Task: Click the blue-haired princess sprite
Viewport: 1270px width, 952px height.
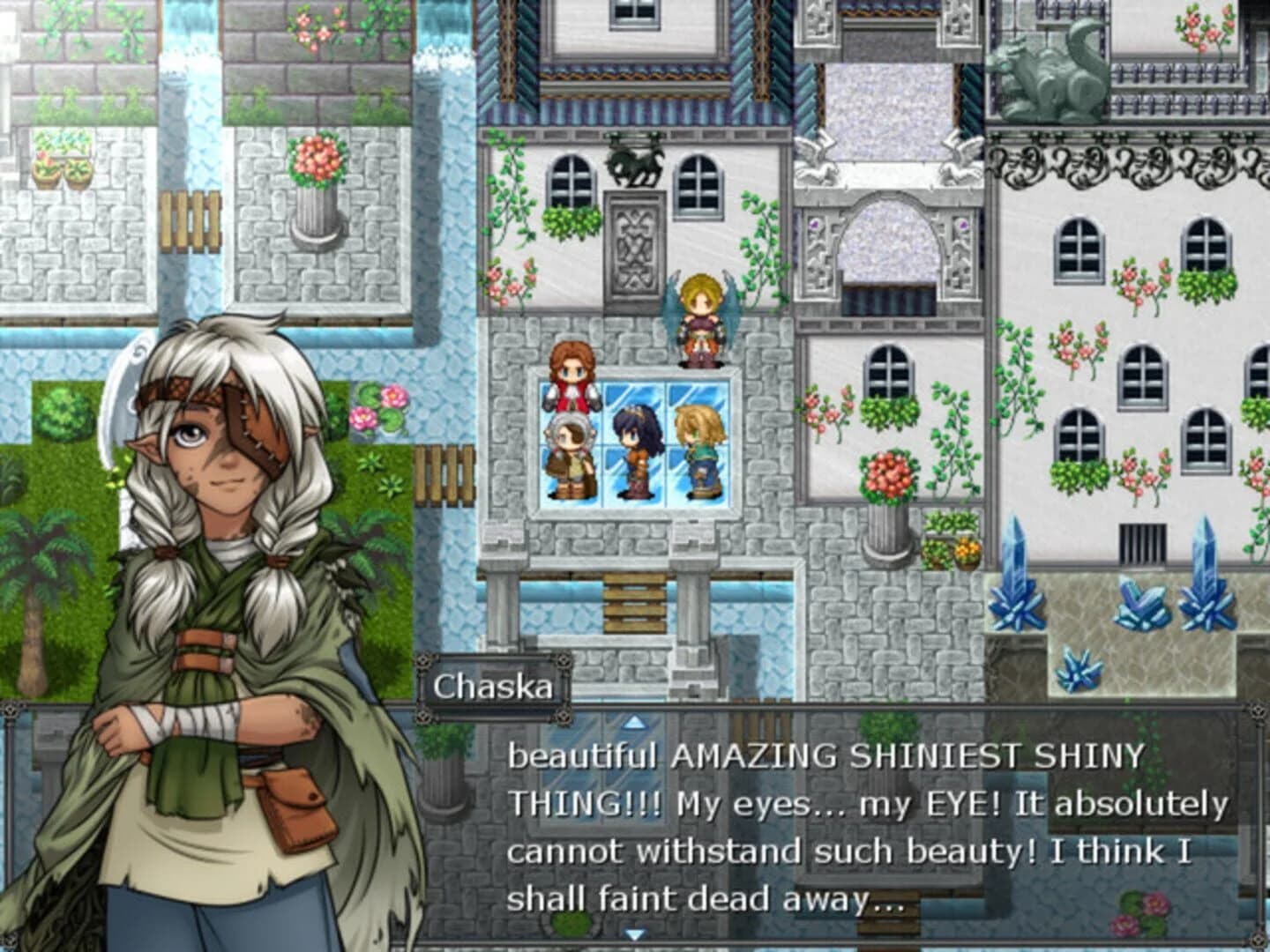Action: pyautogui.click(x=637, y=450)
